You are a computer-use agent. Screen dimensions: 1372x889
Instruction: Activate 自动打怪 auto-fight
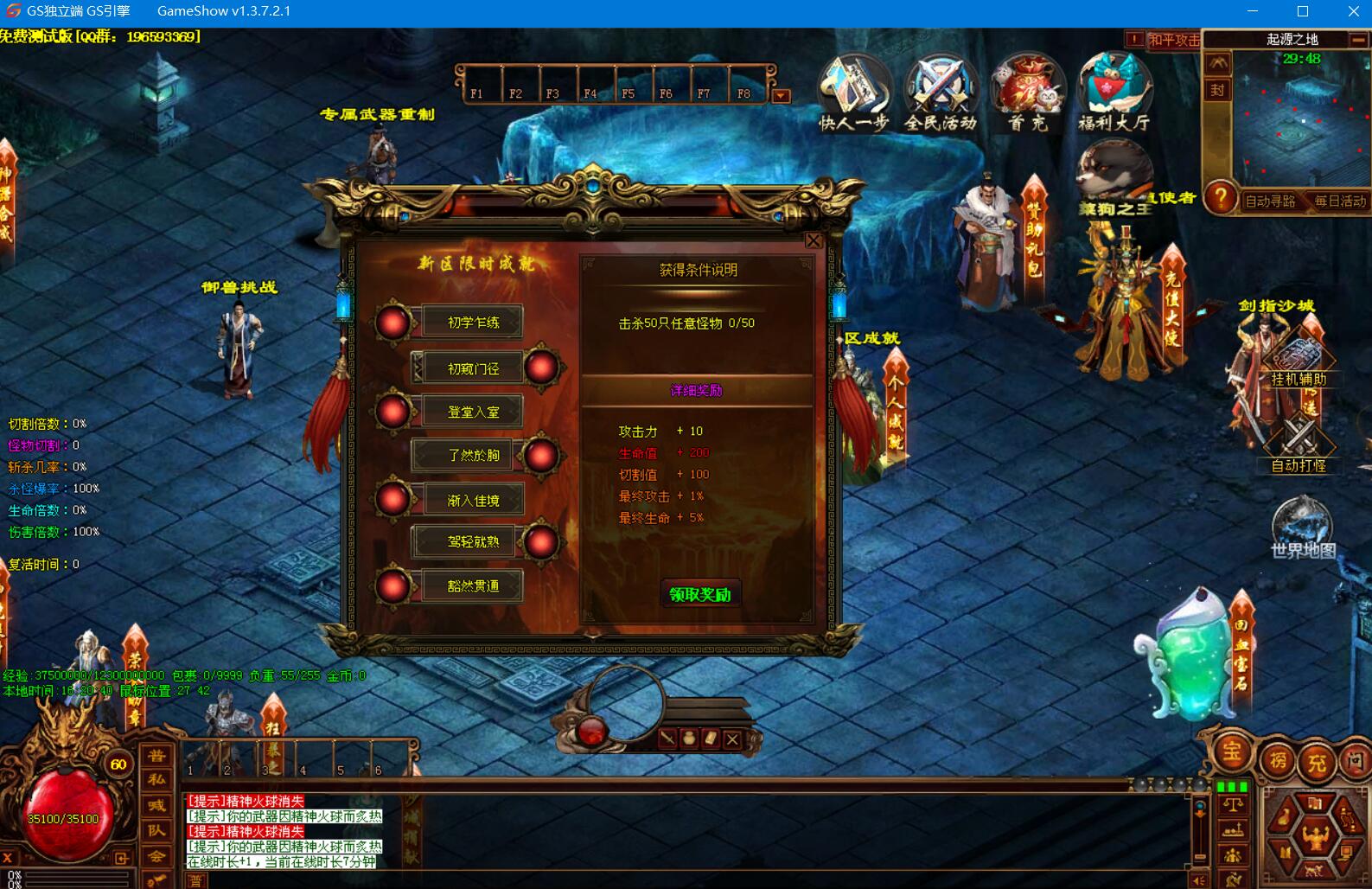point(1299,448)
